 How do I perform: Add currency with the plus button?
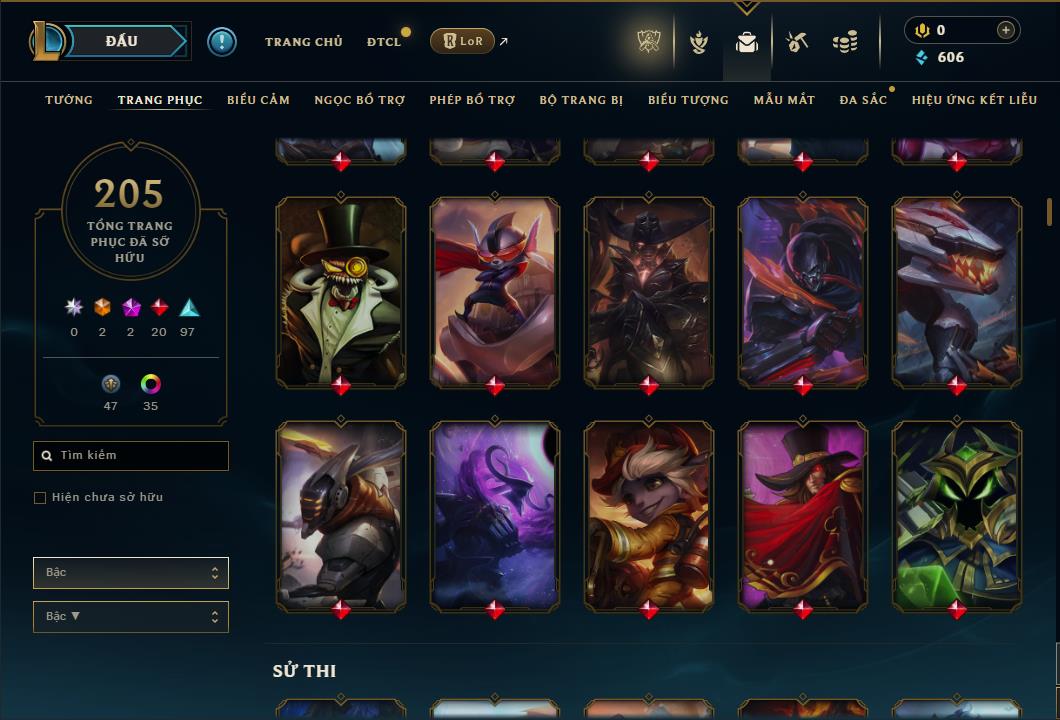[1006, 31]
